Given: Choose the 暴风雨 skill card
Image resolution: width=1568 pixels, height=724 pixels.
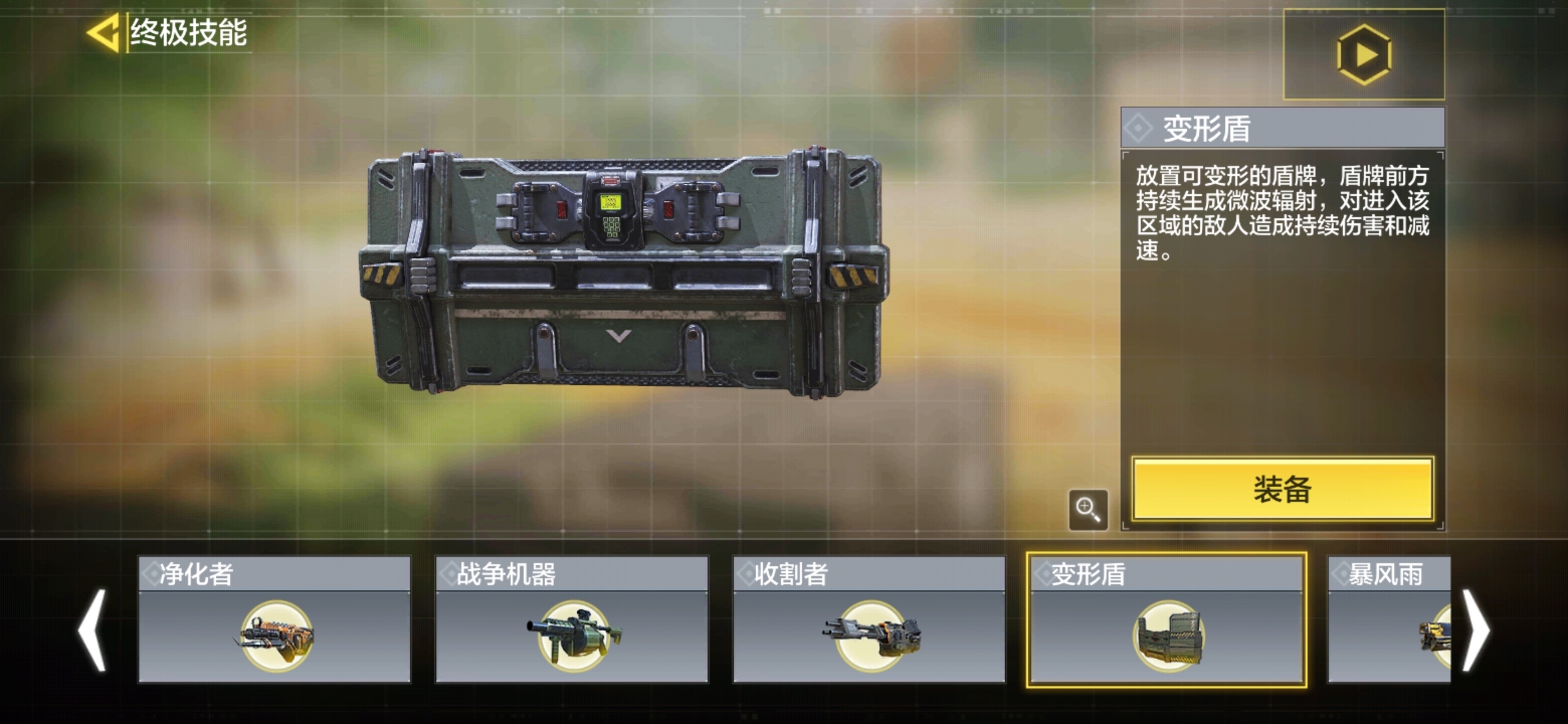Looking at the screenshot, I should coord(1388,619).
